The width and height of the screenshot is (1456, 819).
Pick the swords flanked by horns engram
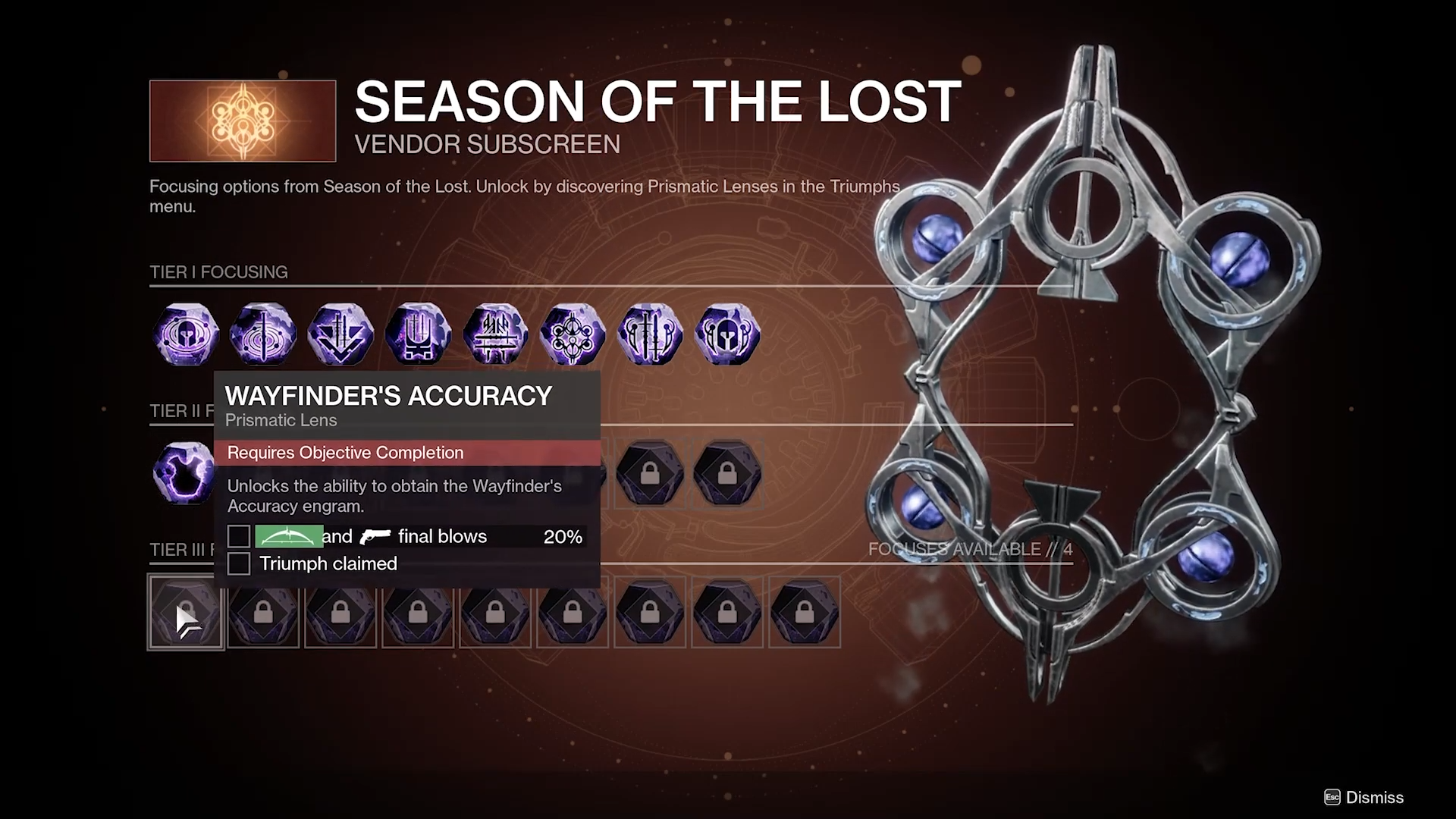pos(650,334)
